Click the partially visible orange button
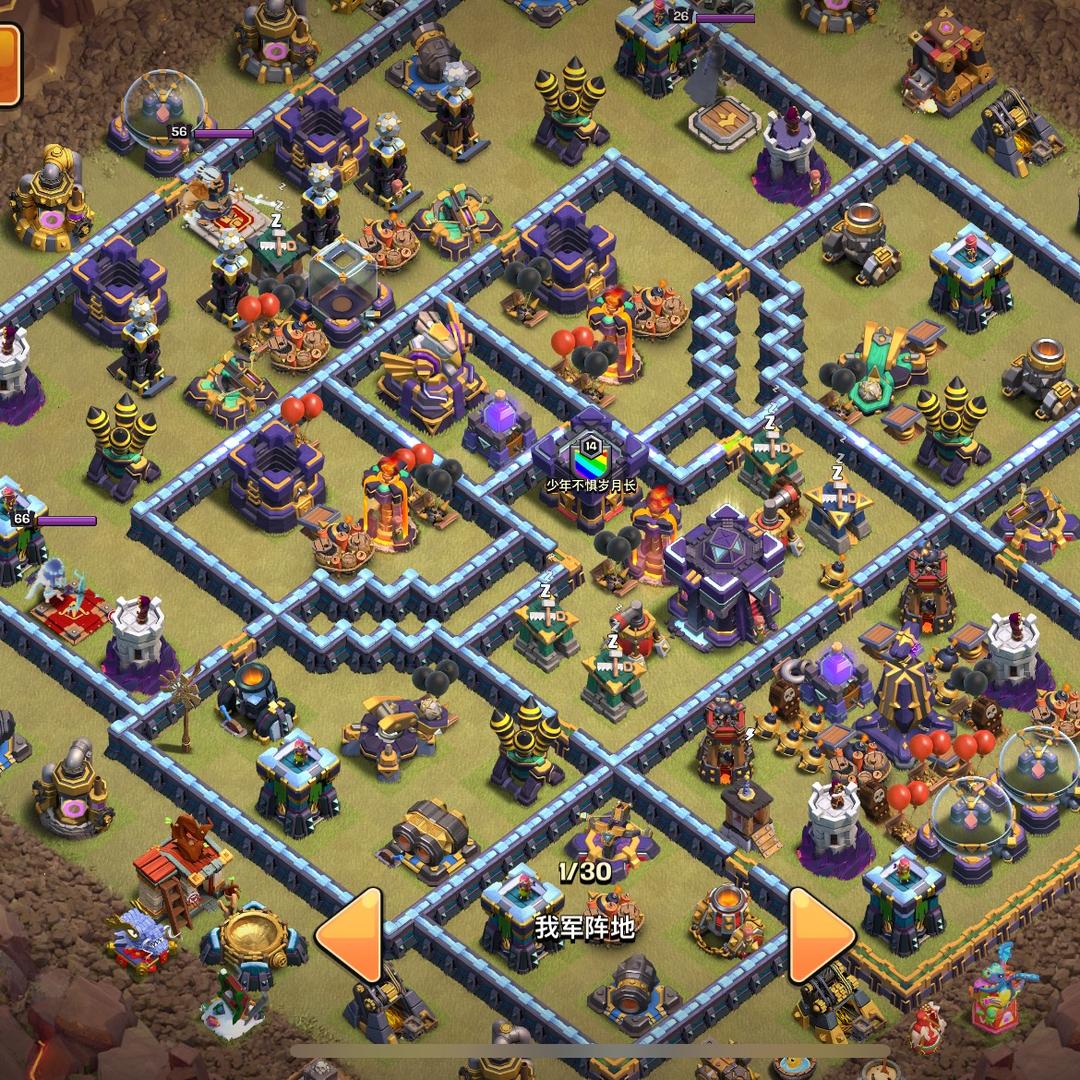This screenshot has width=1080, height=1080. pos(9,65)
